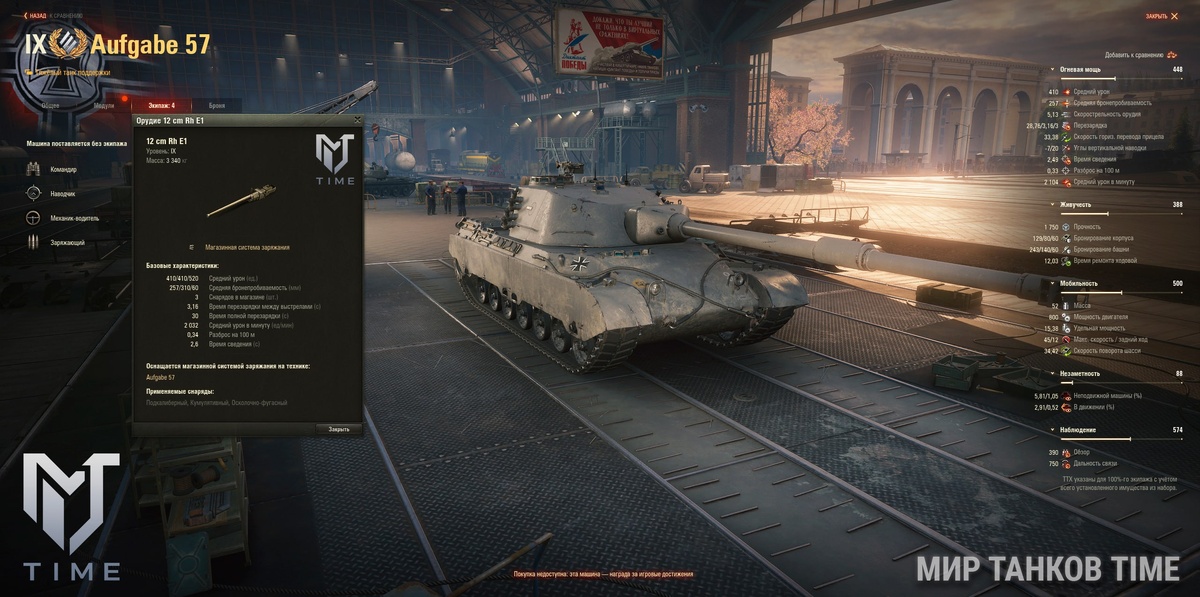Switch to the Модули tab
The width and height of the screenshot is (1200, 597).
coord(104,105)
